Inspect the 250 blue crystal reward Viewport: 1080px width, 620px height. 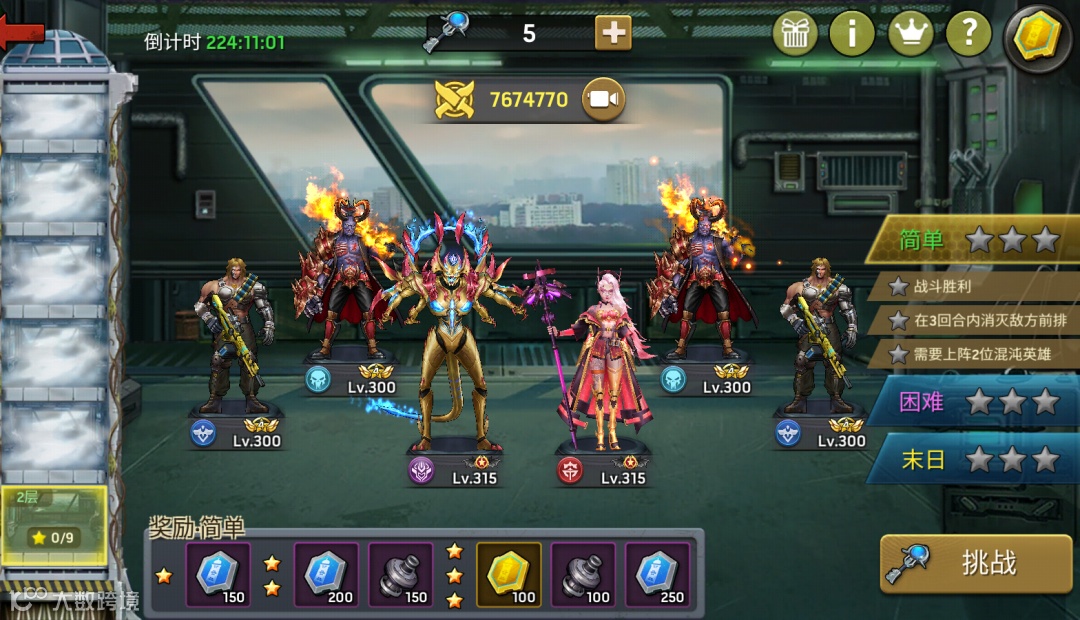pos(659,574)
